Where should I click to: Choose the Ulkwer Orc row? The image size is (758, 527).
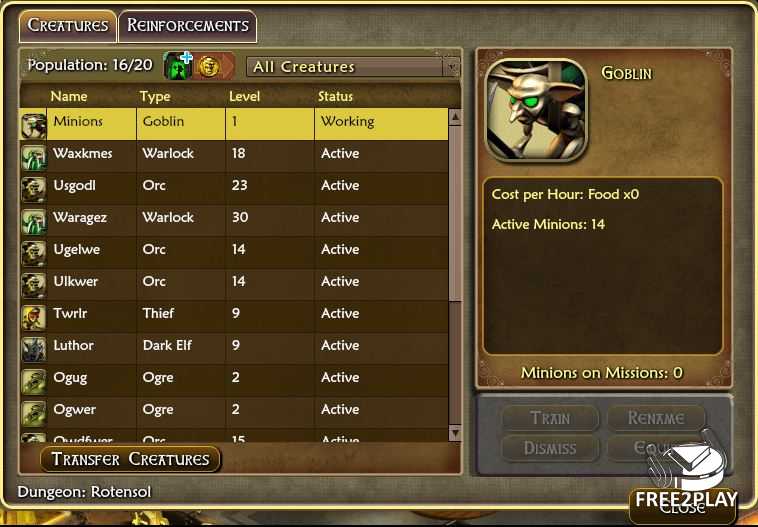click(240, 282)
